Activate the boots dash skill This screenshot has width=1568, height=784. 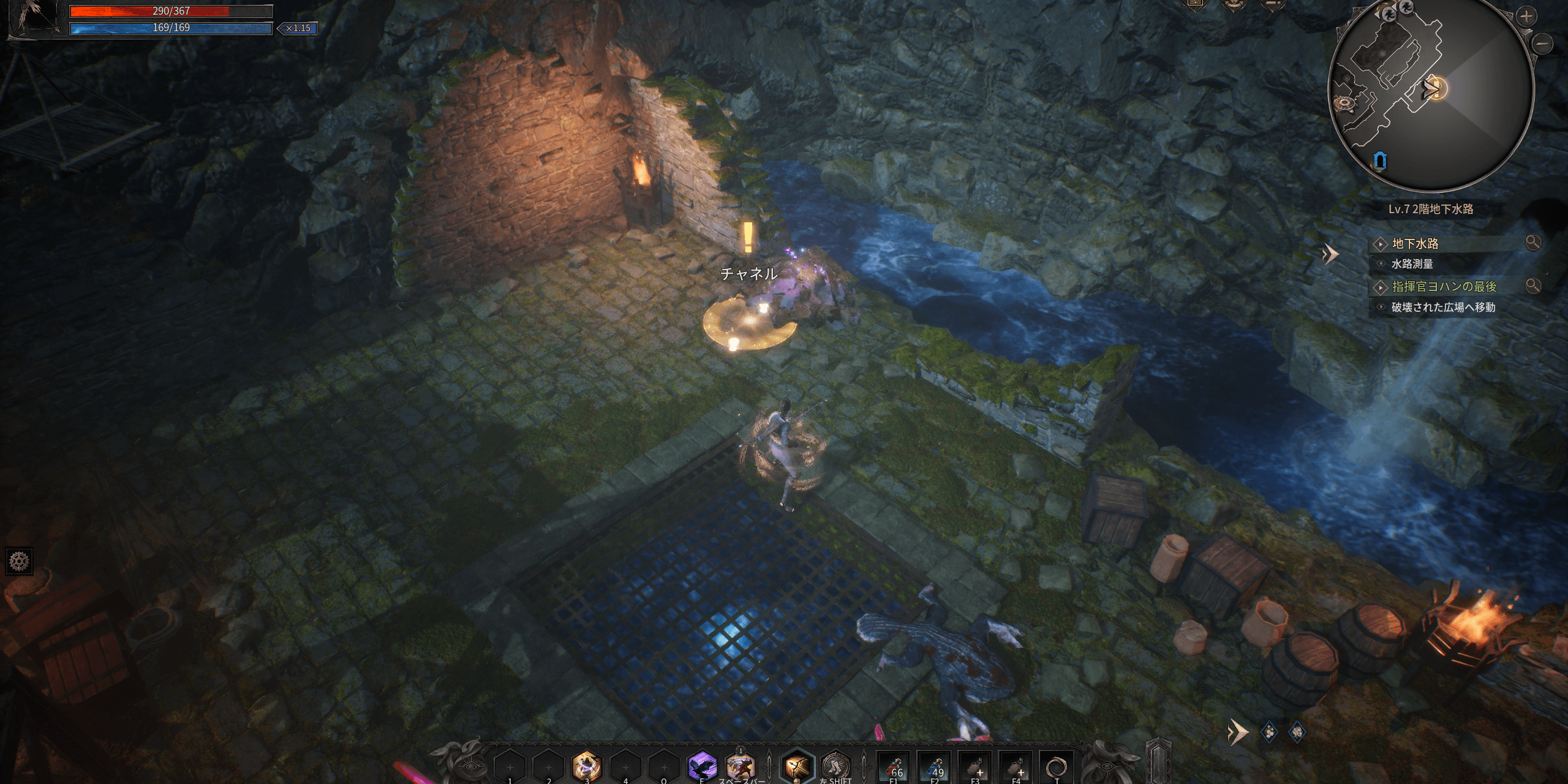835,766
